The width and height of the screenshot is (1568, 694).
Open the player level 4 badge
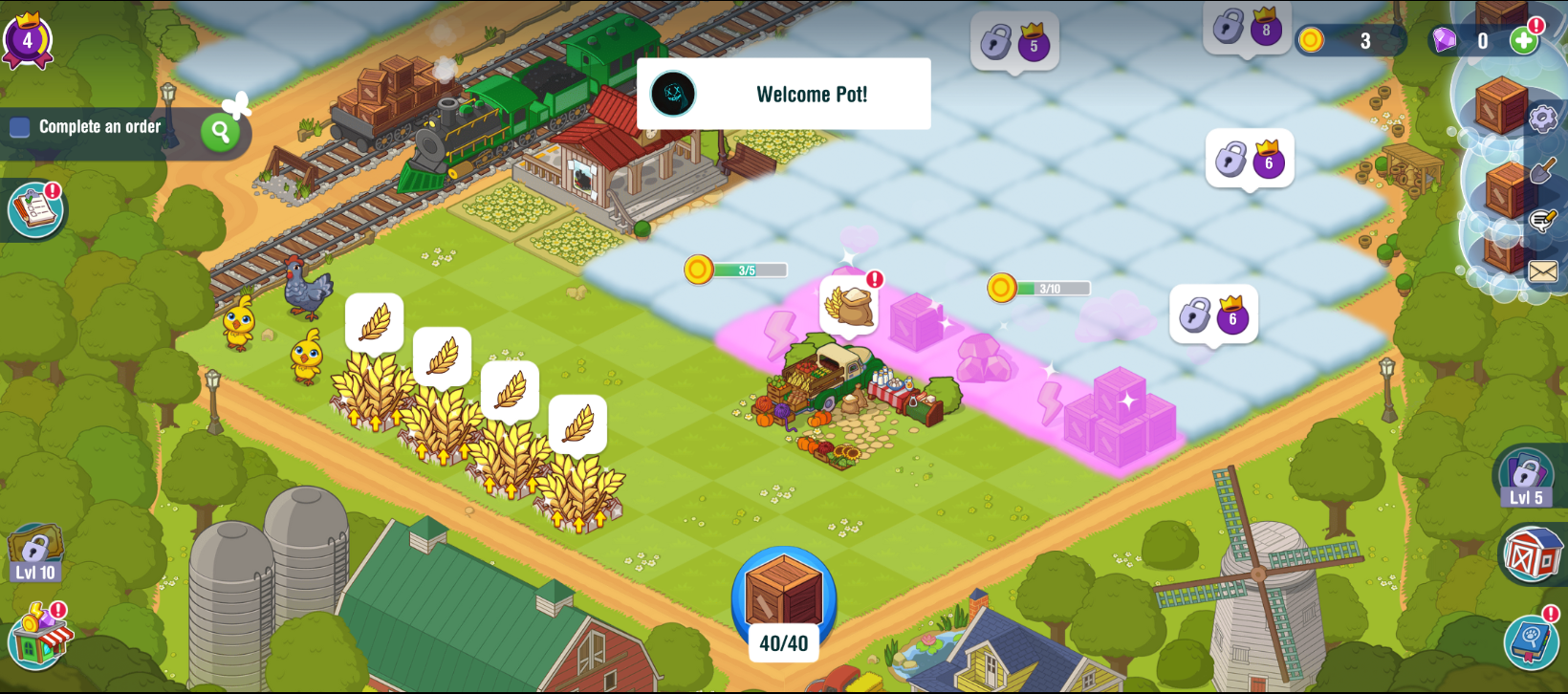tap(27, 41)
